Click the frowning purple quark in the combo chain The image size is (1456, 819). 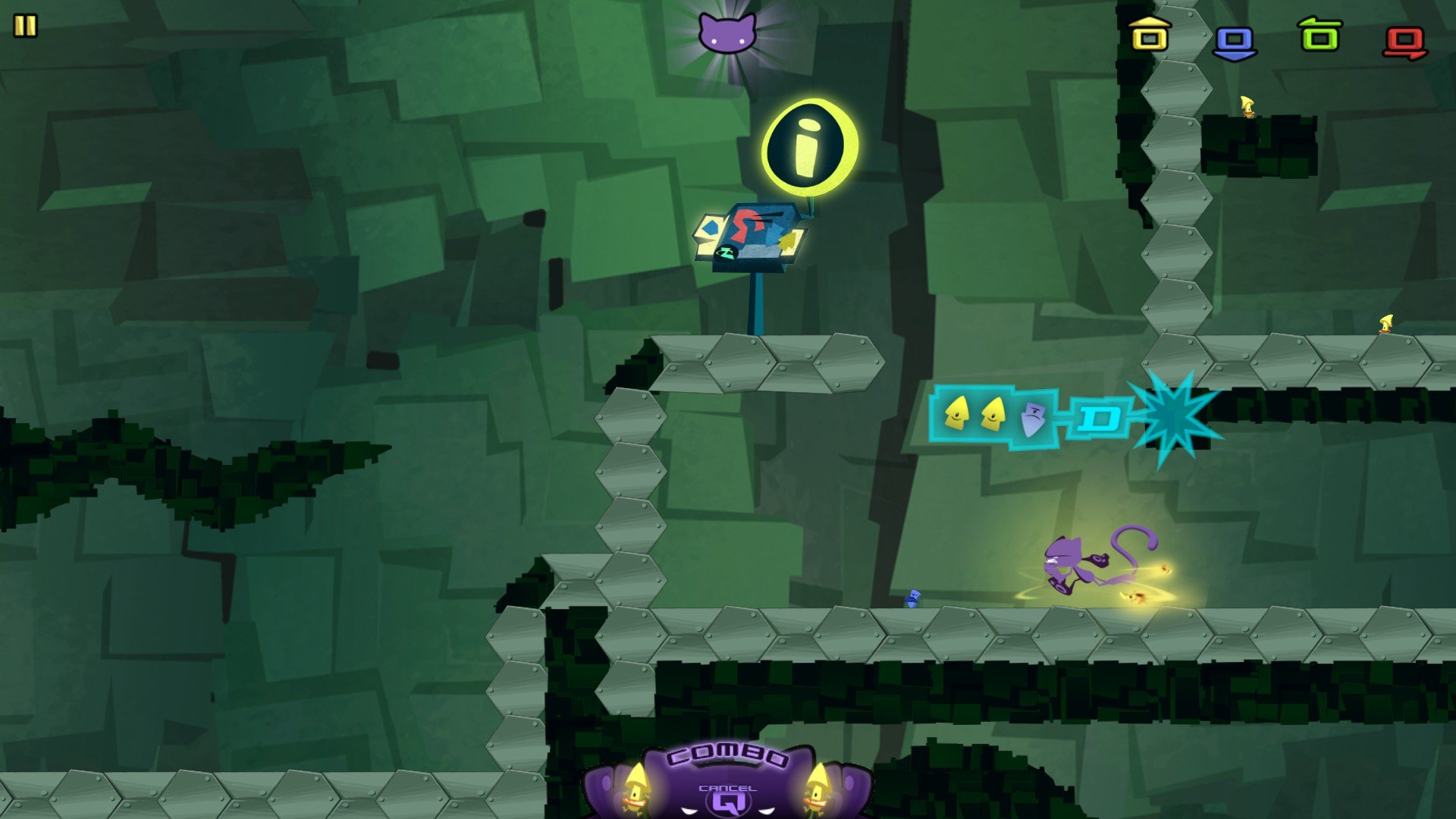1034,418
